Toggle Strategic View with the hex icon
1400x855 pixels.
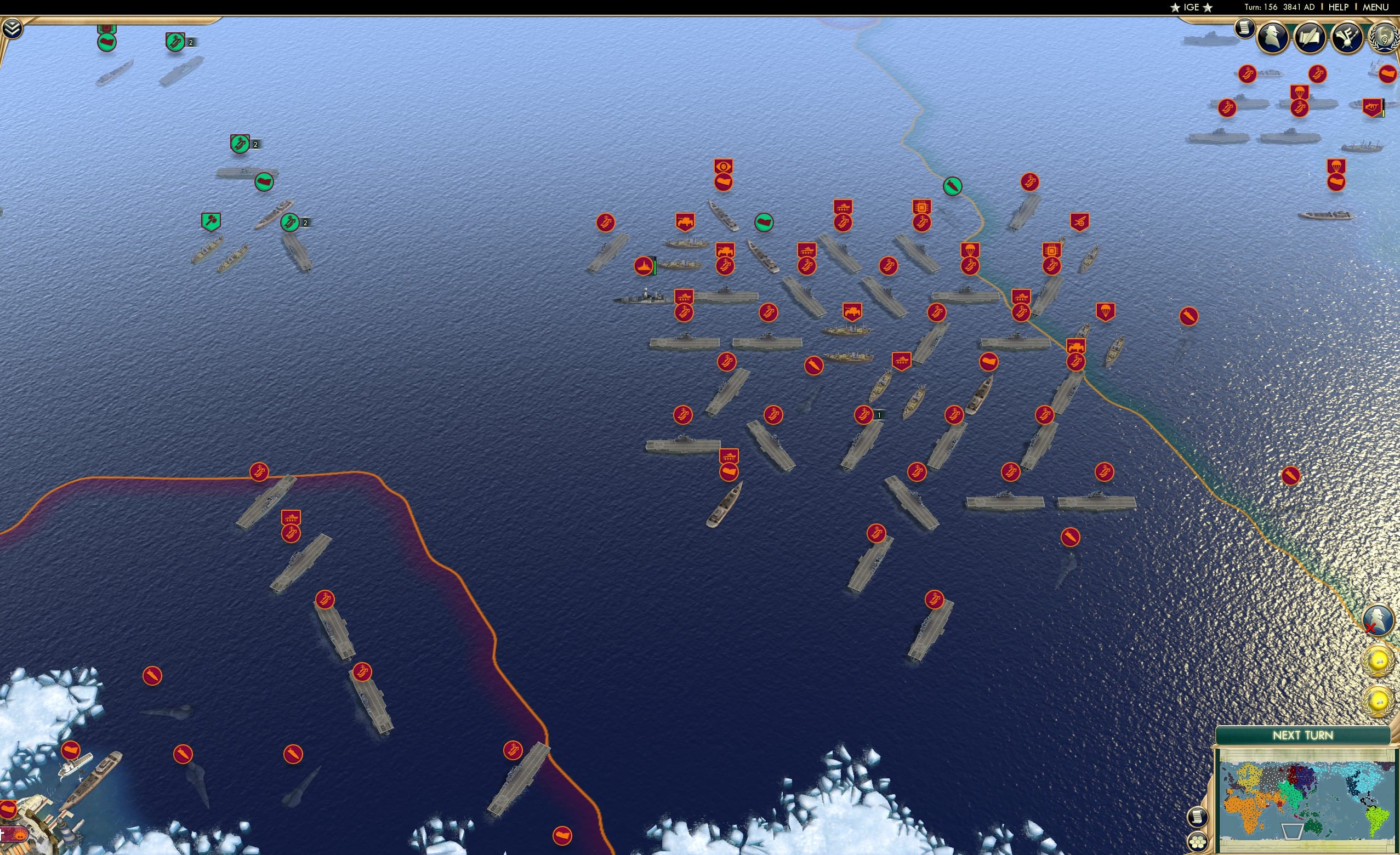[1198, 842]
